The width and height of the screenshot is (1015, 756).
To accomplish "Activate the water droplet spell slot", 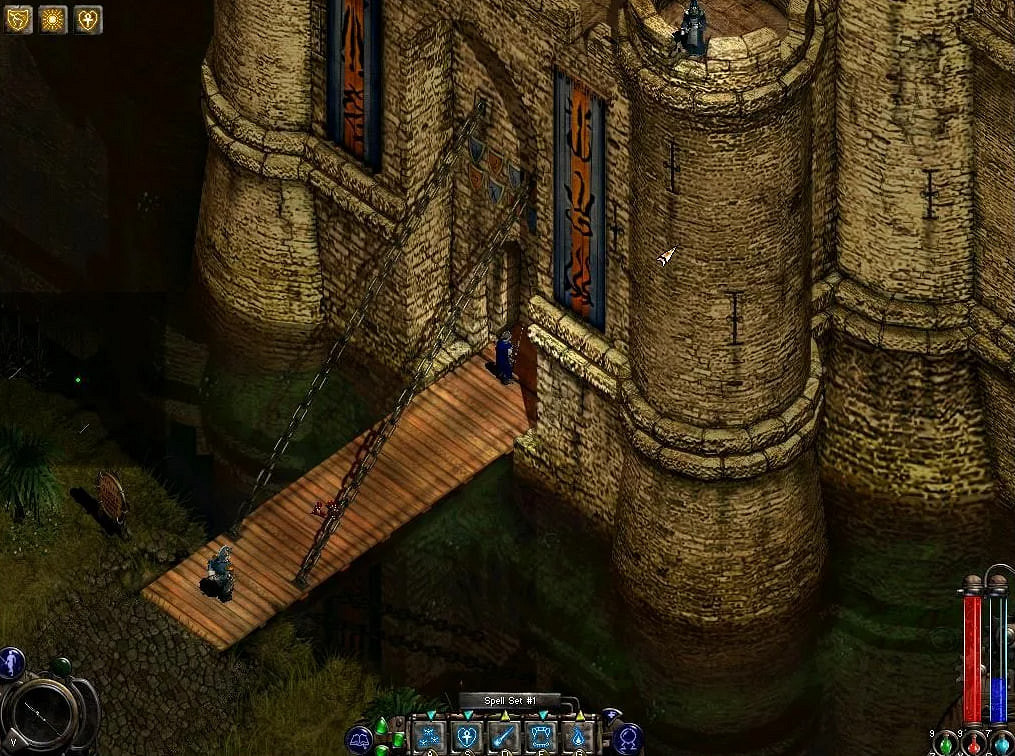I will coord(577,737).
